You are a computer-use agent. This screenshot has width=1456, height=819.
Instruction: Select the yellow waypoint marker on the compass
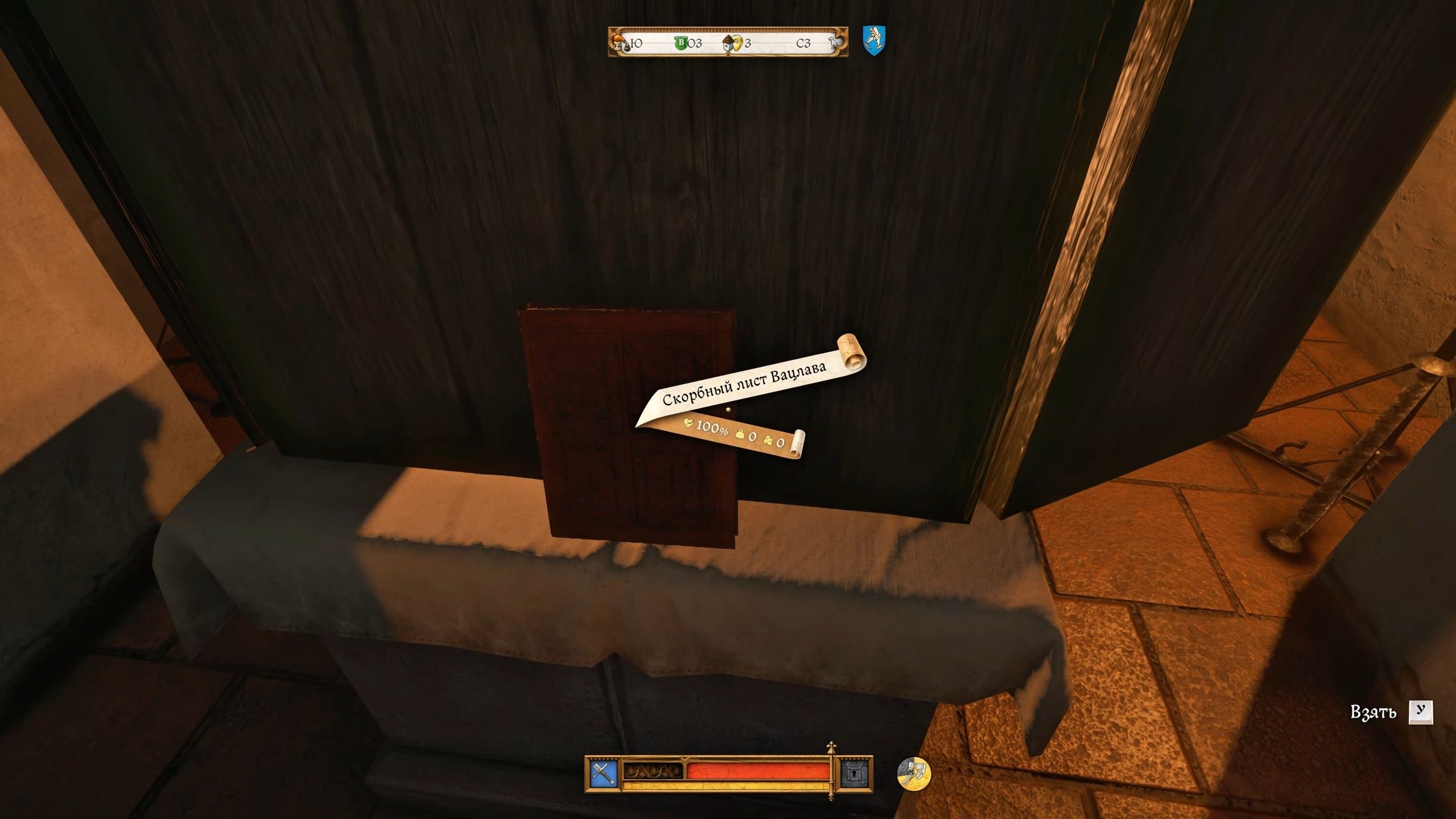coord(738,42)
